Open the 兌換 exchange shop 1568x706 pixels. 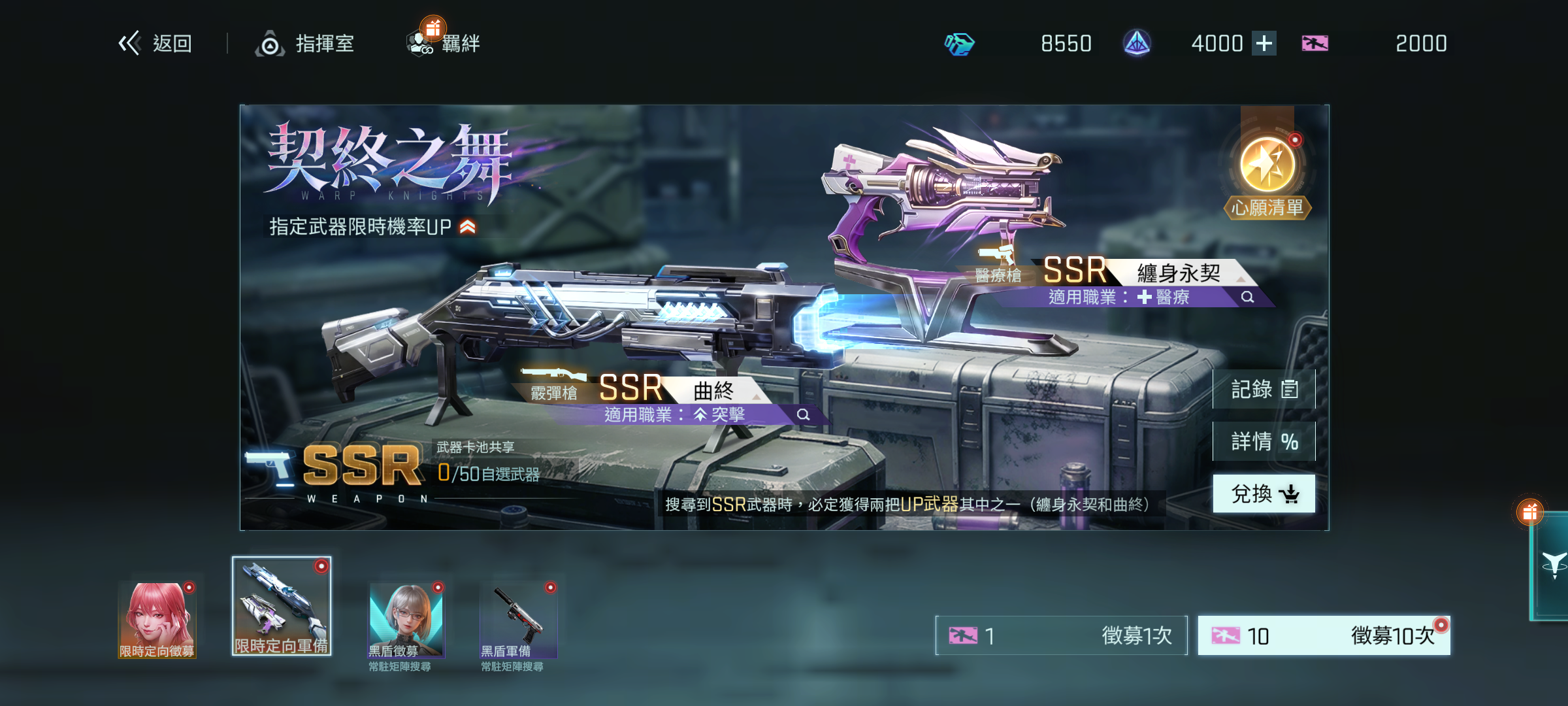(1264, 494)
